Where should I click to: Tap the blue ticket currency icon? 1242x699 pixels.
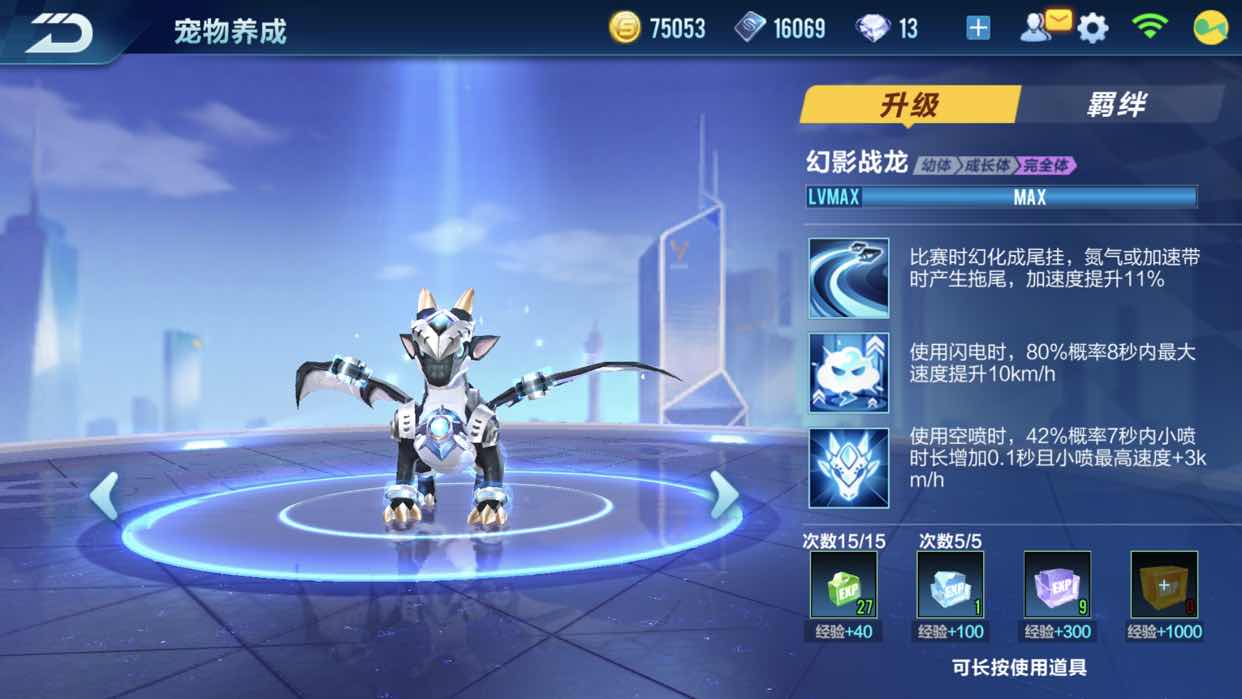point(750,28)
